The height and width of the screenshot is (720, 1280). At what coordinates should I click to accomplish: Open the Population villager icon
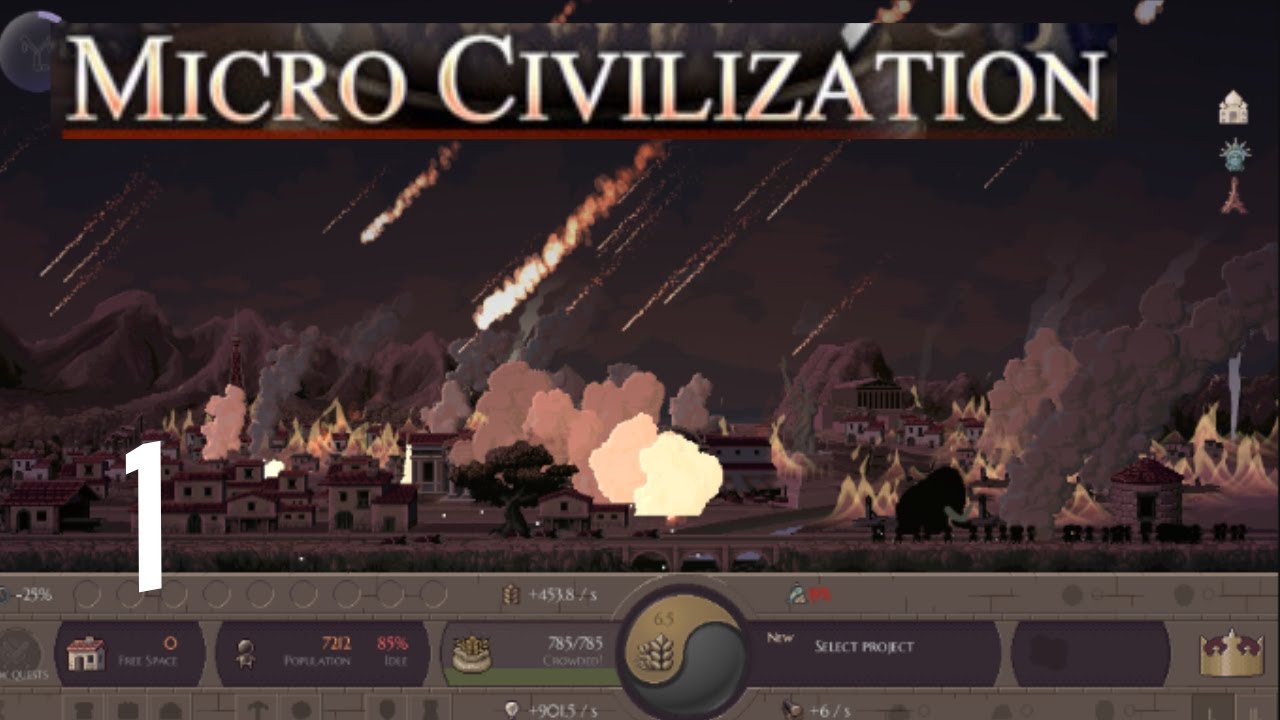[247, 653]
